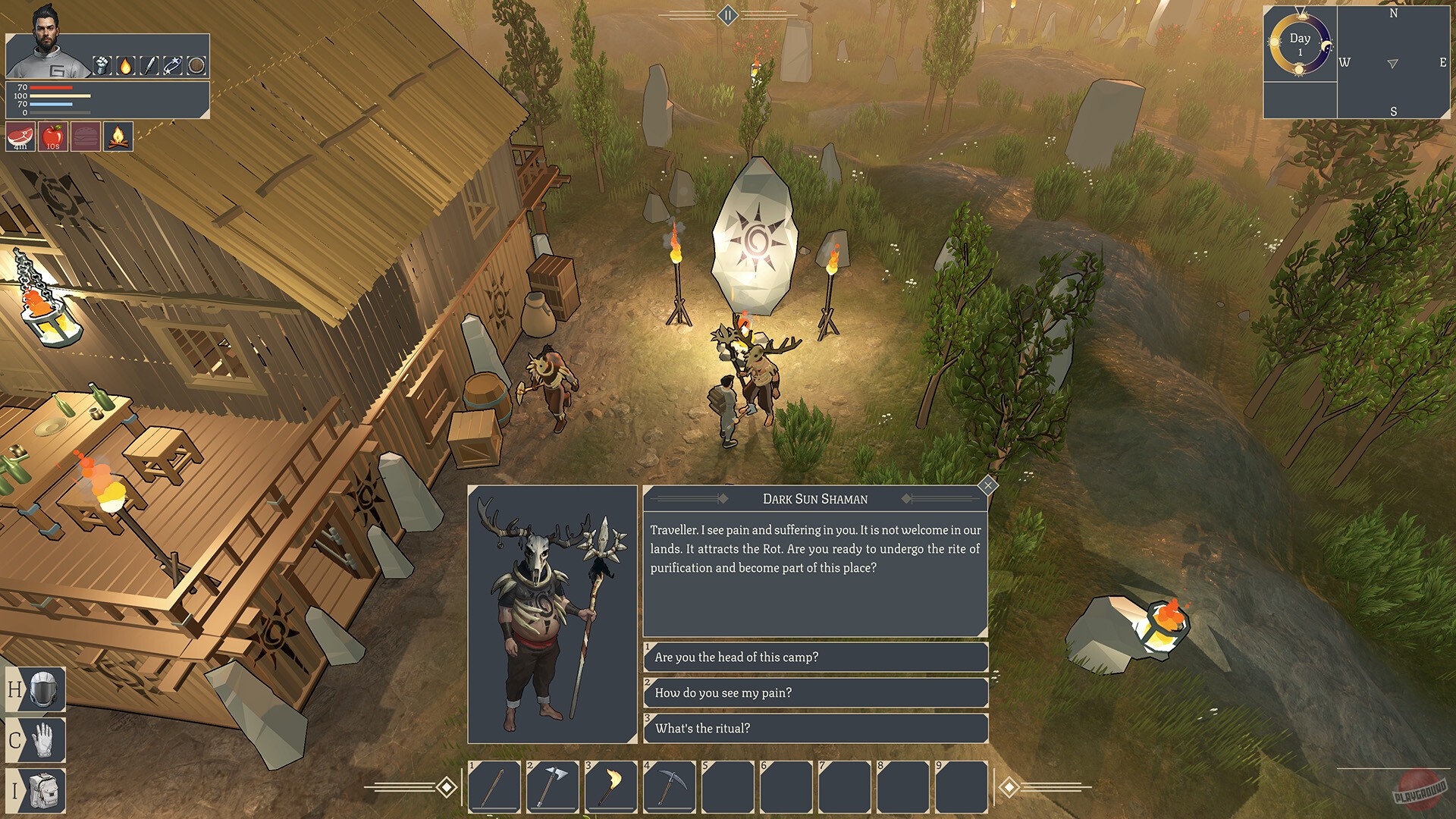Close the Dark Sun Shaman dialogue window
The image size is (1456, 819).
tap(987, 485)
